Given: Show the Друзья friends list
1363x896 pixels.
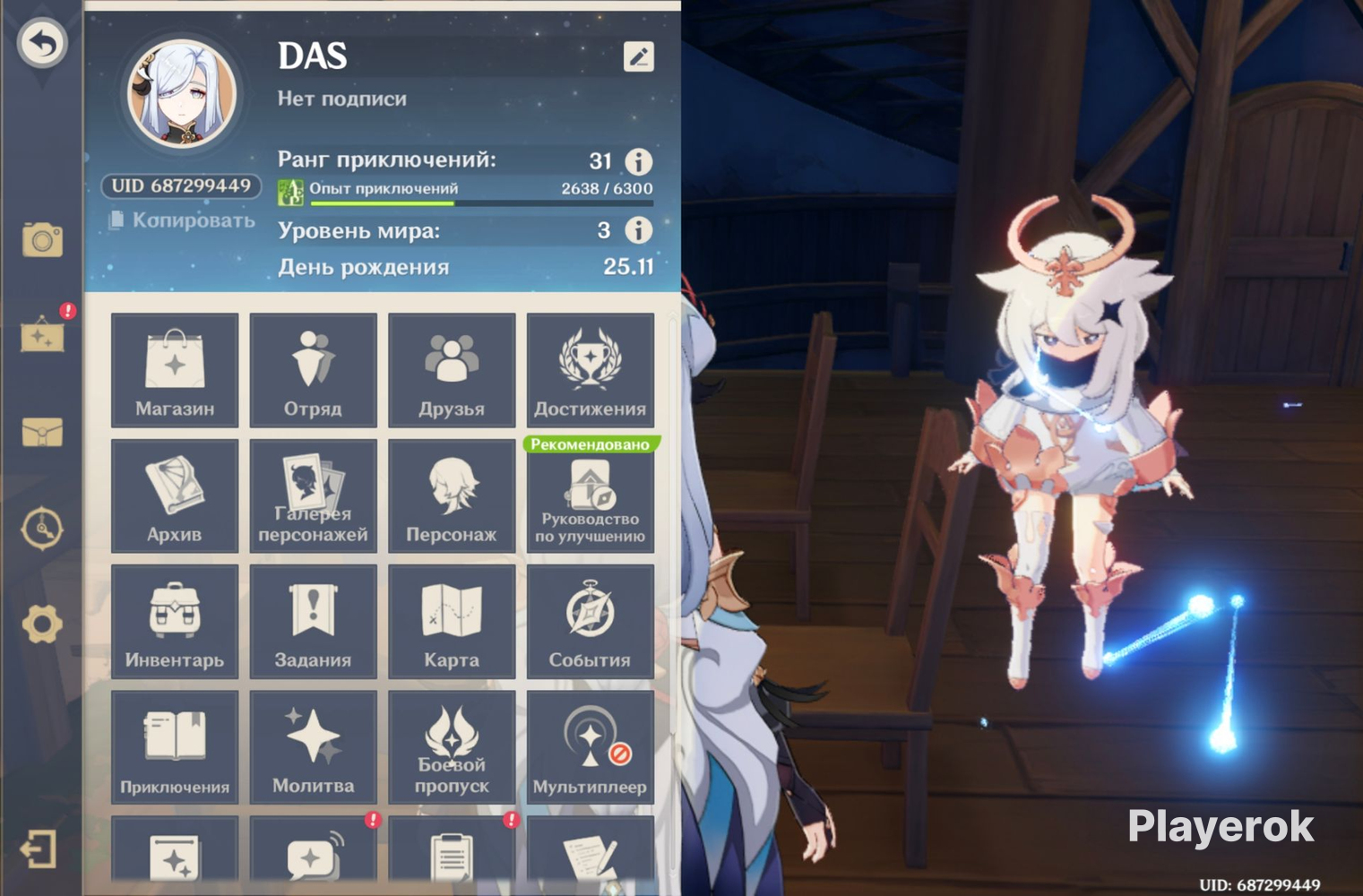Looking at the screenshot, I should pyautogui.click(x=452, y=370).
